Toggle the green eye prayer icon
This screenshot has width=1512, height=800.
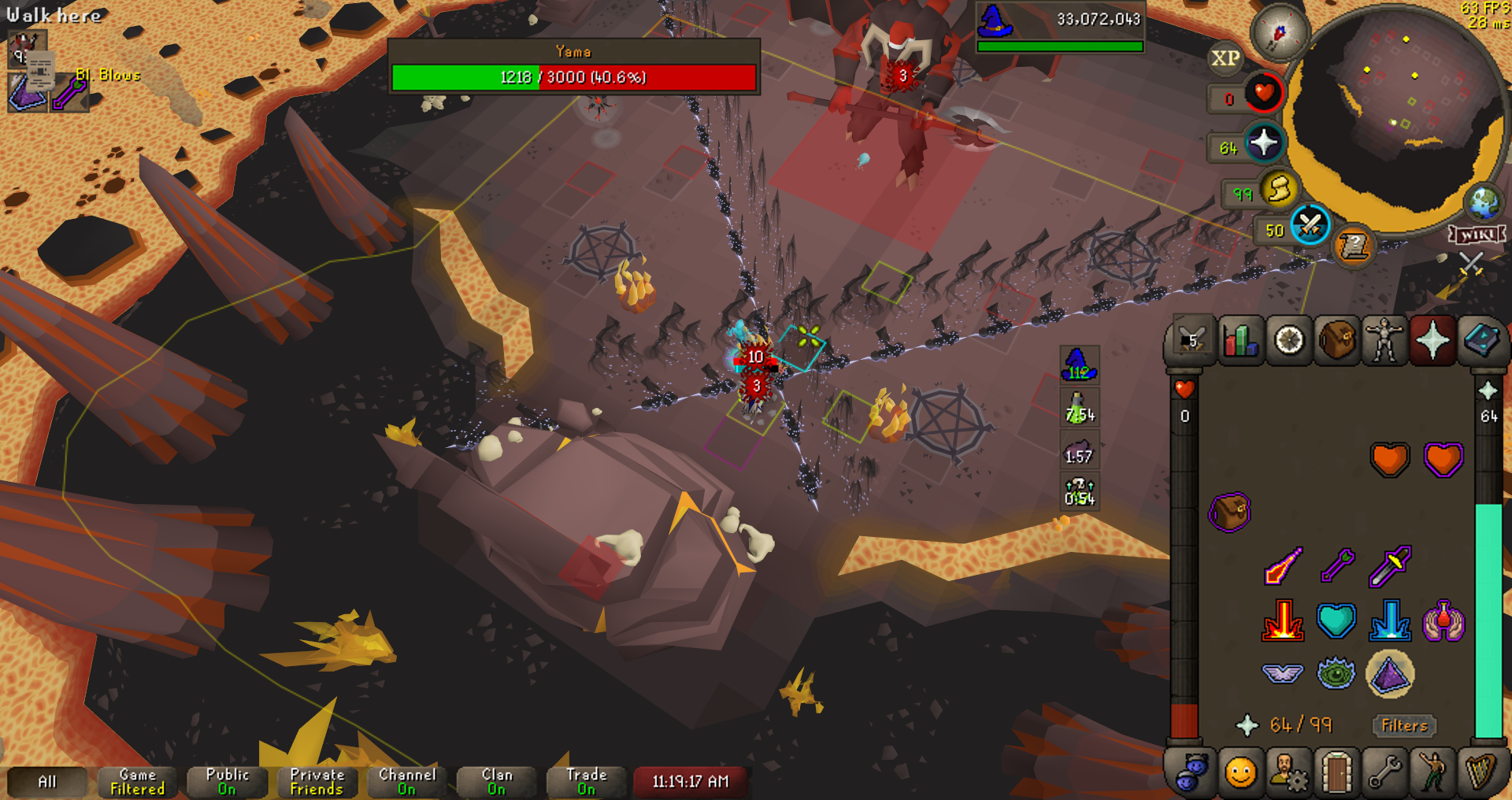1336,673
